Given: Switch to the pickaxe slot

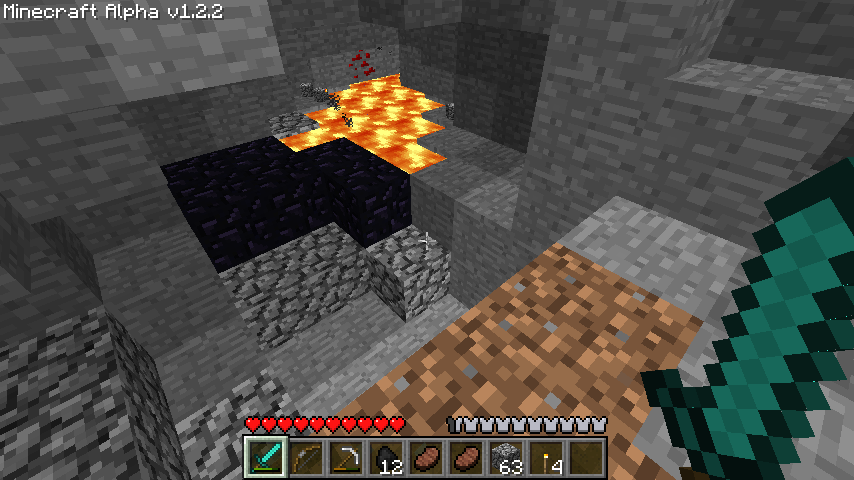Looking at the screenshot, I should [x=346, y=457].
